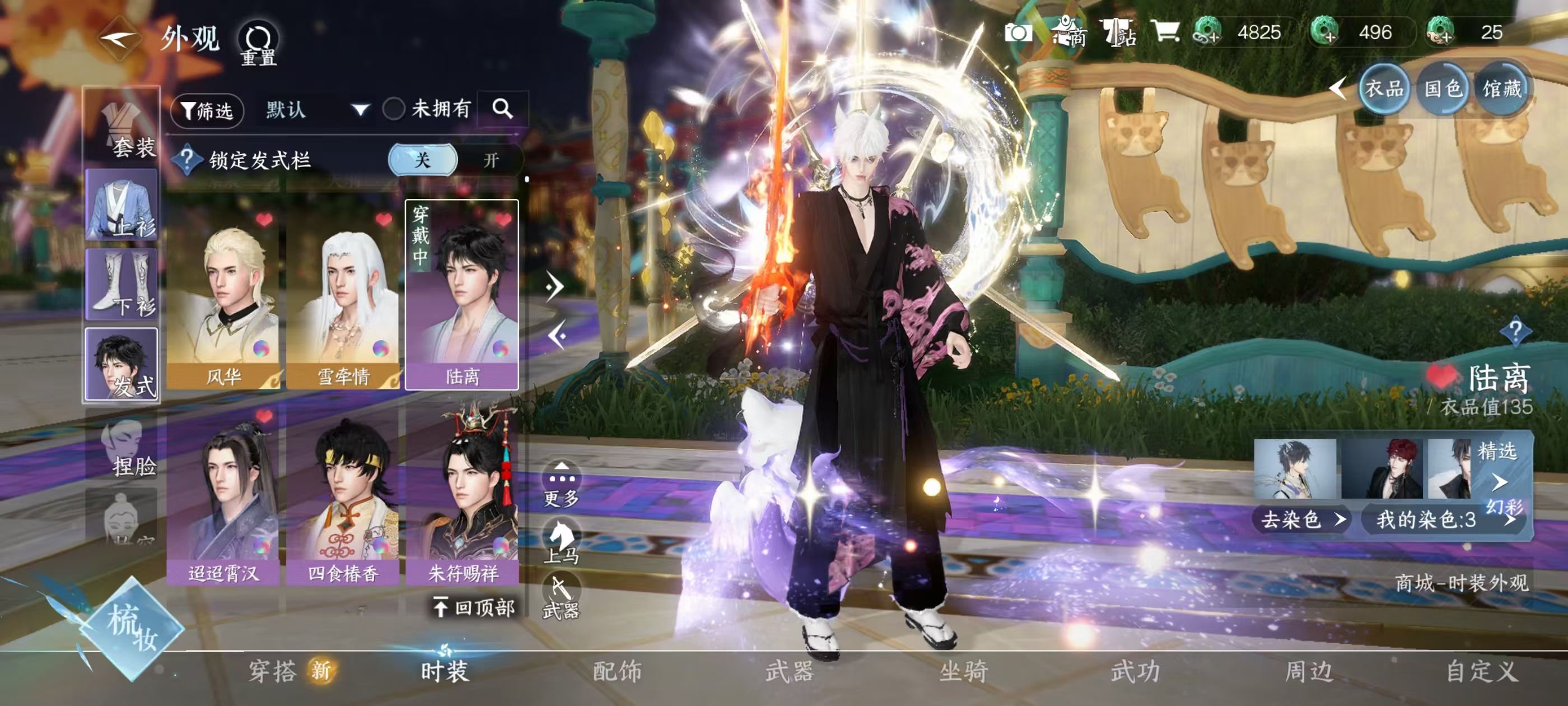Screen dimensions: 1568x706
Task: Click the 重置 reset button
Action: [258, 44]
